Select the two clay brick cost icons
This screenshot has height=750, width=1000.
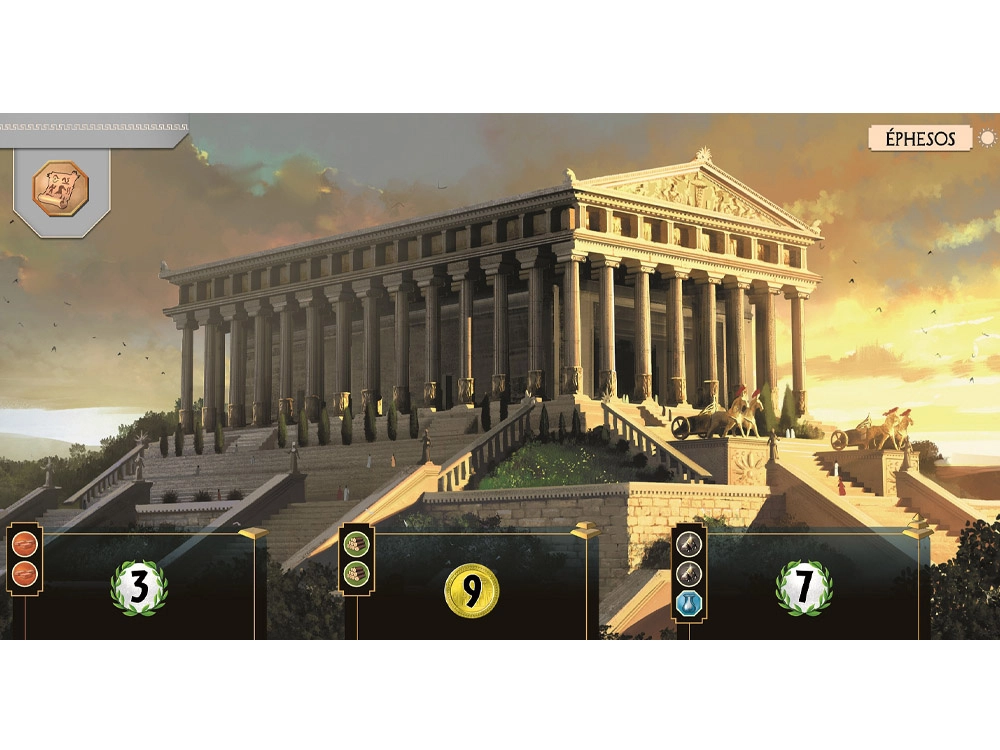[x=22, y=560]
